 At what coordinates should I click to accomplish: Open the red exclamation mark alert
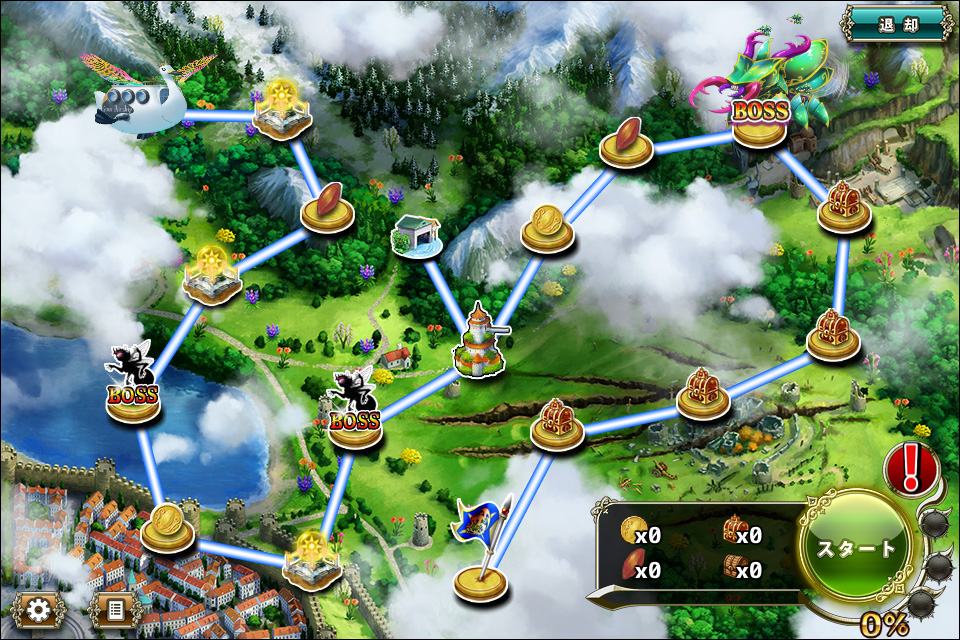point(910,466)
